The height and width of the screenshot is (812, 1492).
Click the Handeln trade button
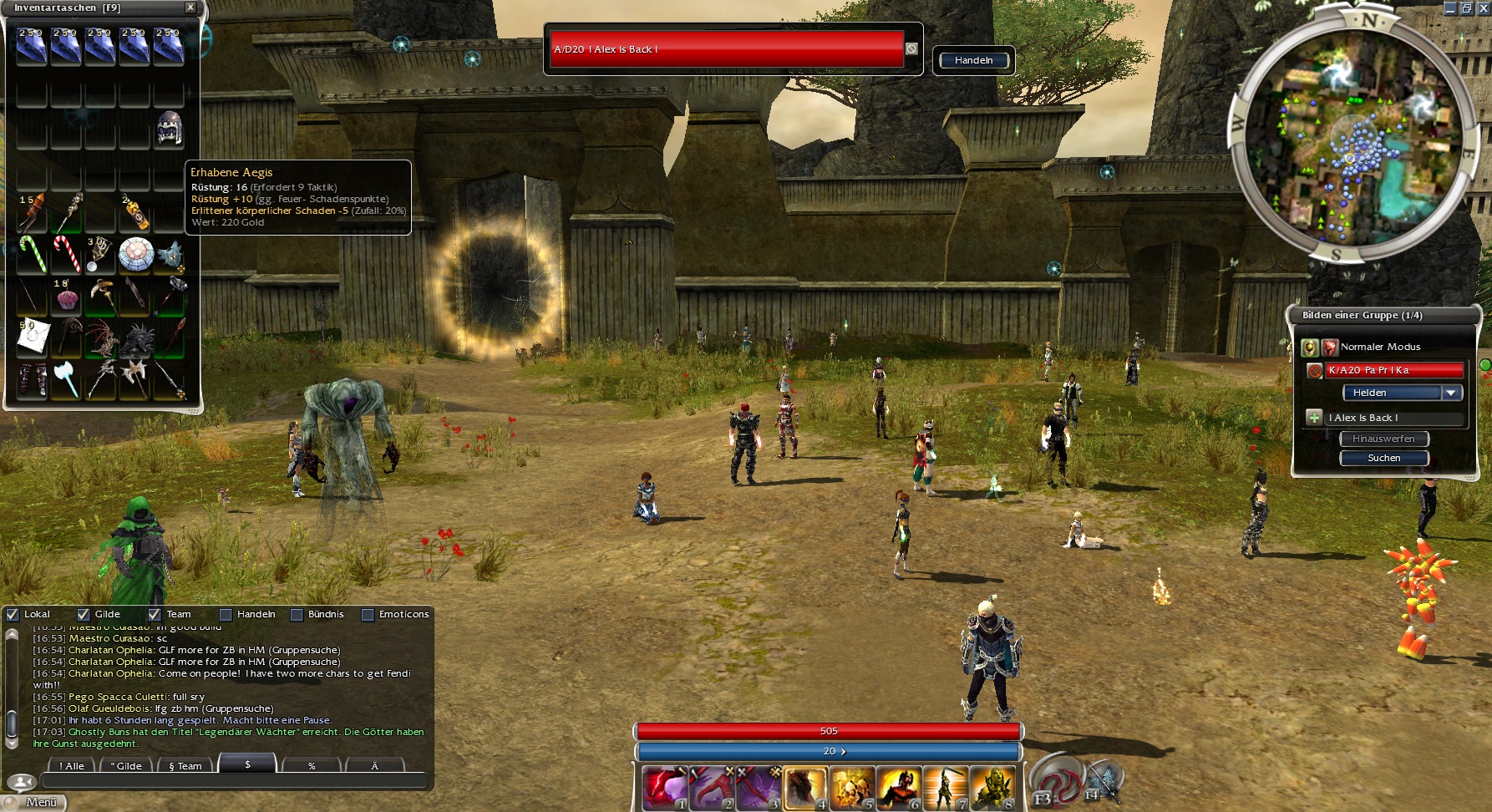click(973, 60)
